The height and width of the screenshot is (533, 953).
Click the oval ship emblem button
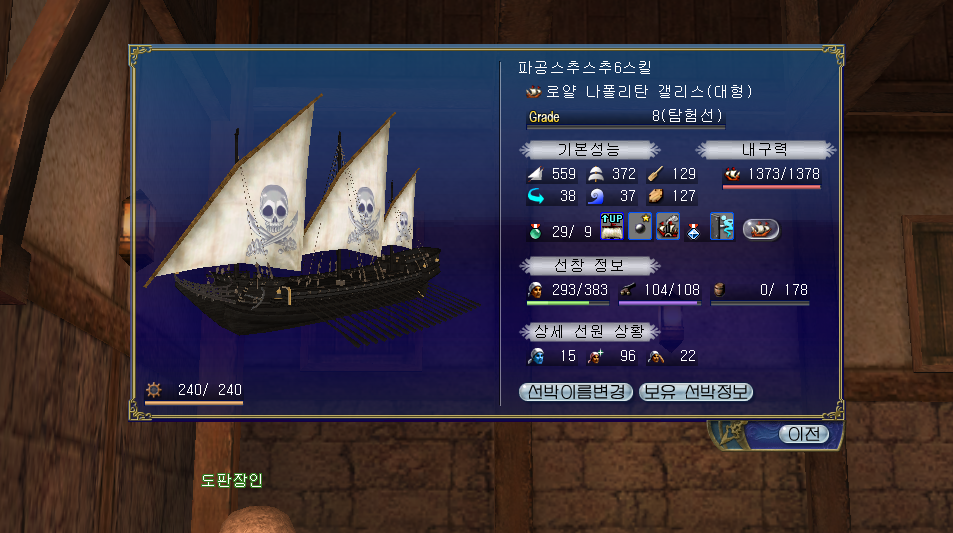761,229
